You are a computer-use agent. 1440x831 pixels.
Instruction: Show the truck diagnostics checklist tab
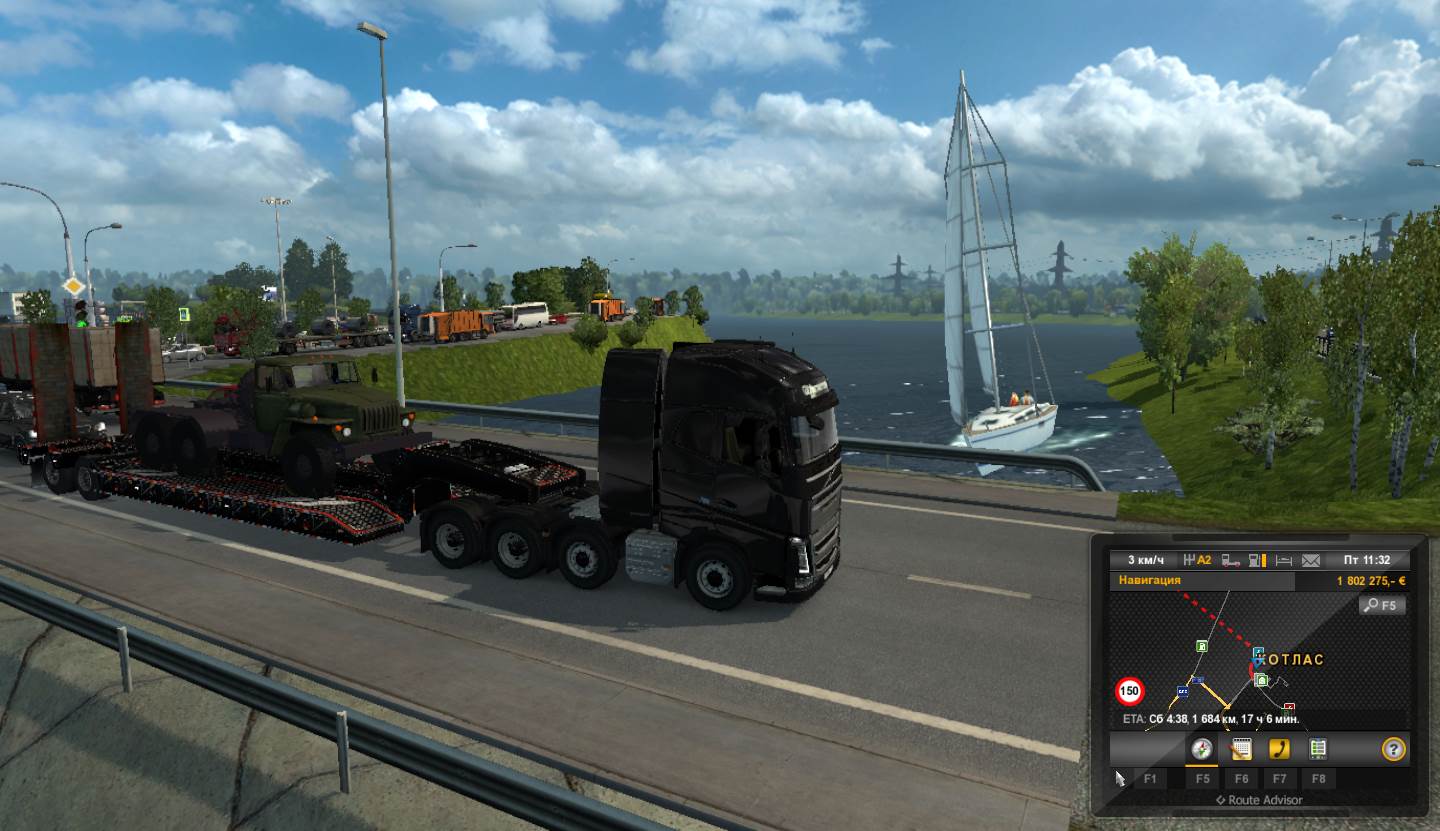tap(1318, 748)
